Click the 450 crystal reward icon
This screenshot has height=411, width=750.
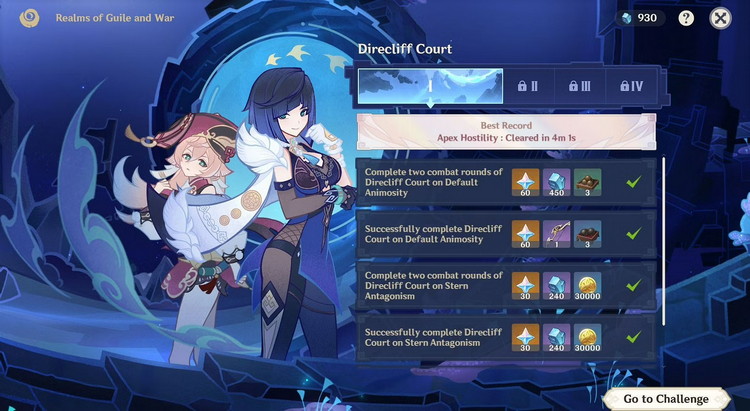[x=557, y=181]
